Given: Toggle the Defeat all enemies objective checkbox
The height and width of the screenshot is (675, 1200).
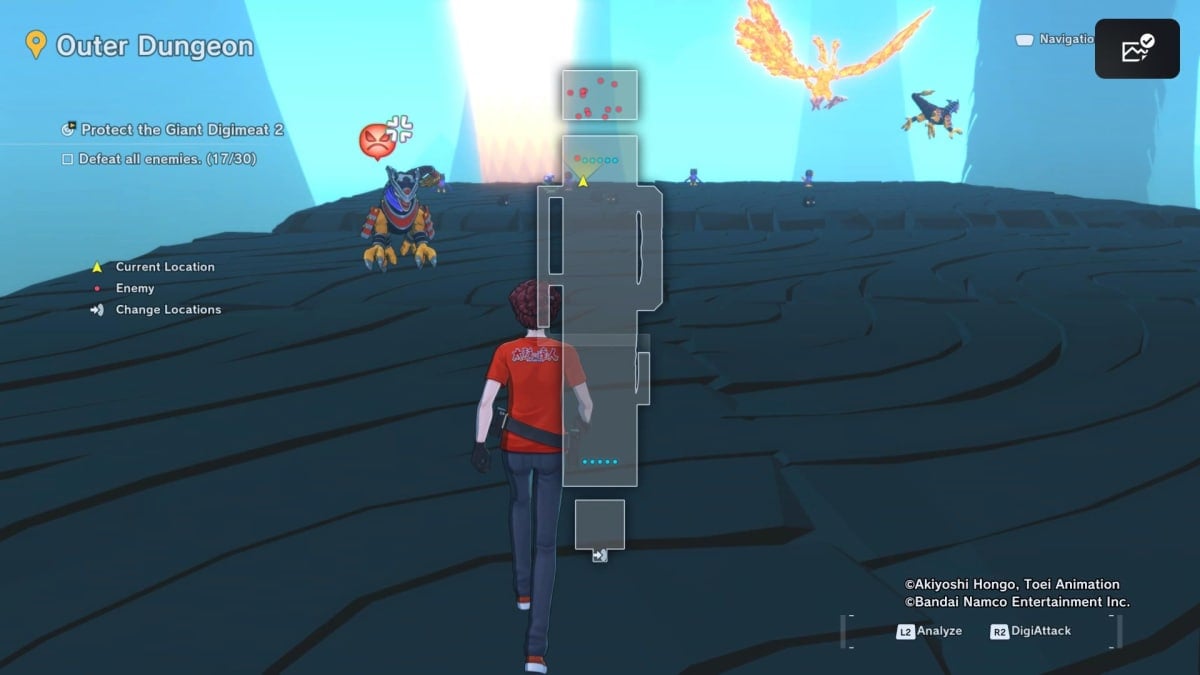Looking at the screenshot, I should (x=68, y=159).
